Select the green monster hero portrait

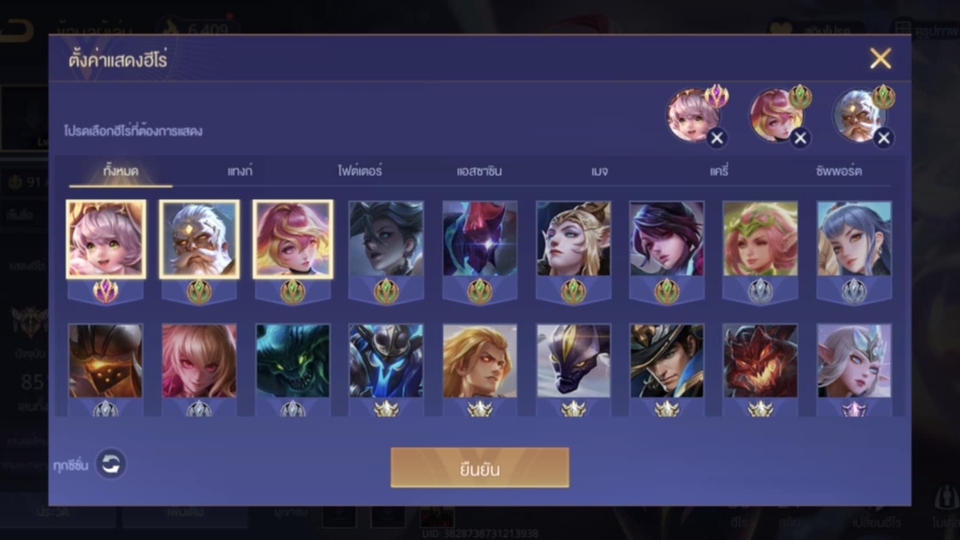click(x=292, y=360)
